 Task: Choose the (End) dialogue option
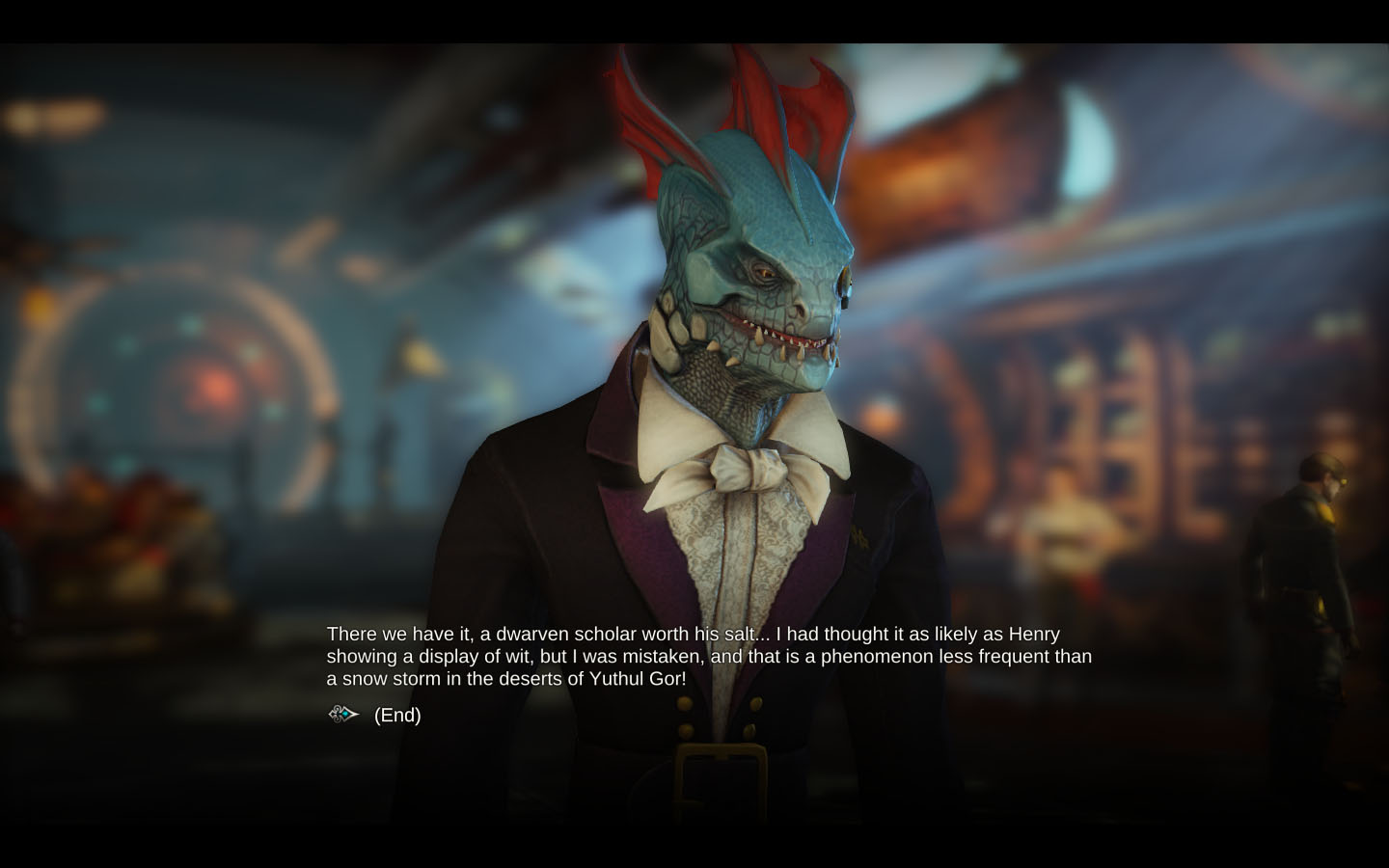point(397,715)
